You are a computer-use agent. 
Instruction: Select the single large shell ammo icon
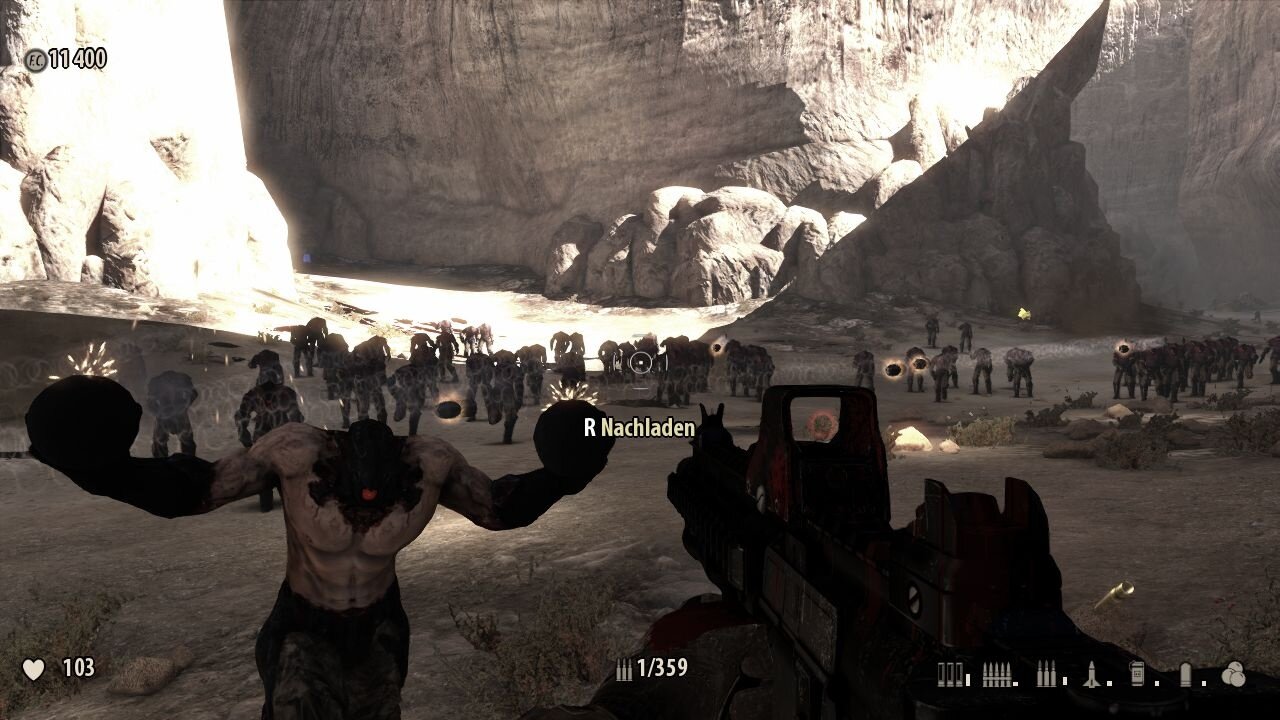pos(1185,675)
